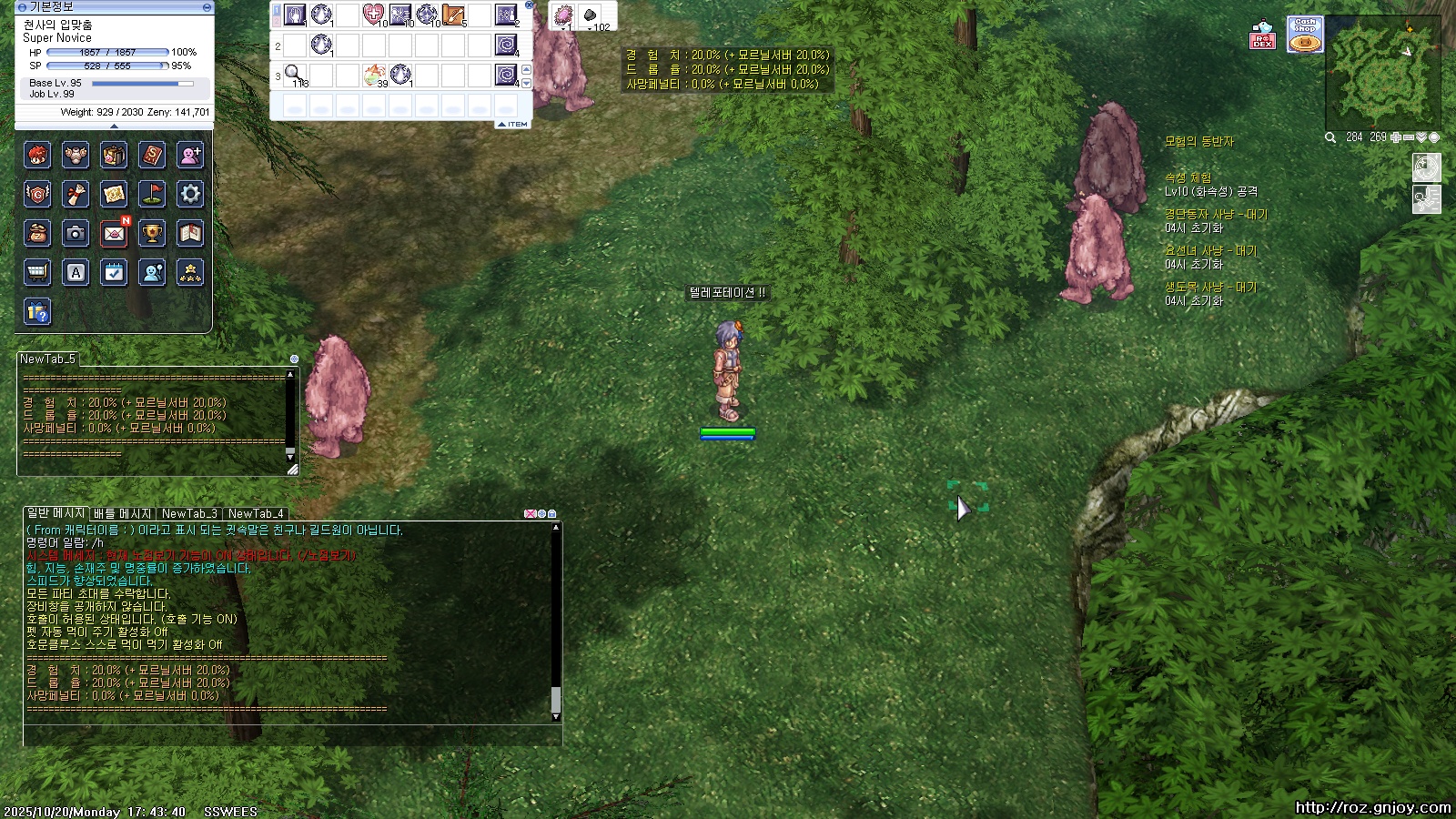Switch to the 배틀 메시지 chat tab

click(122, 513)
